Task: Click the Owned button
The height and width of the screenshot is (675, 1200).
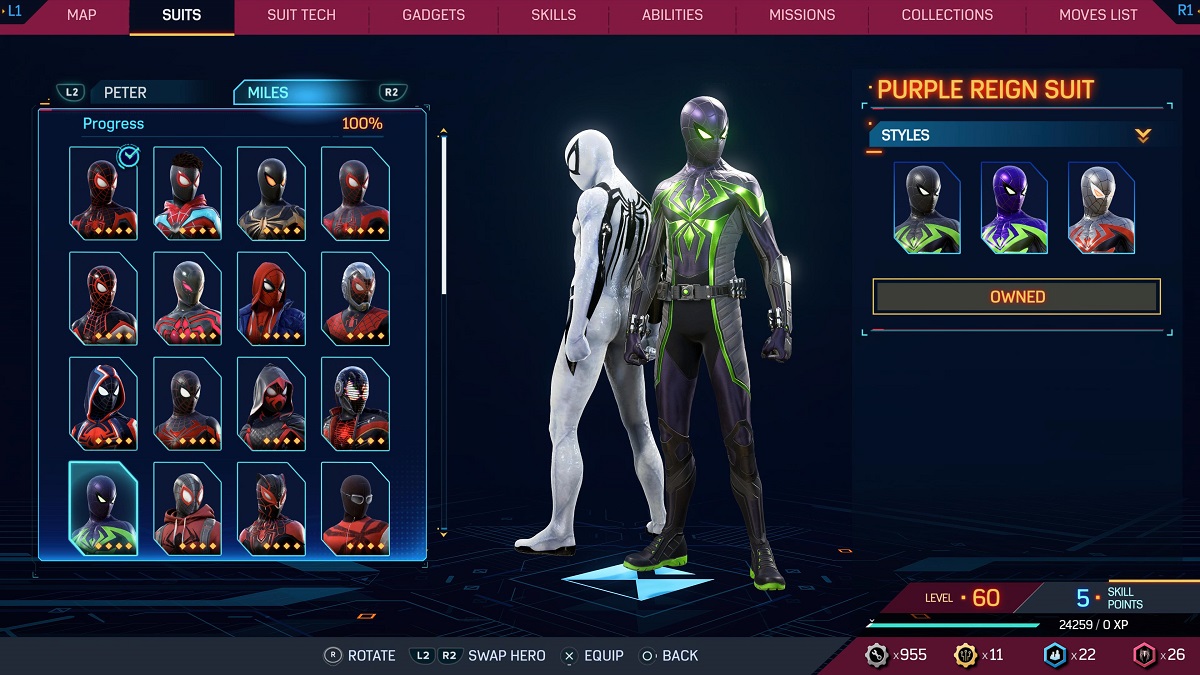Action: pyautogui.click(x=1017, y=297)
